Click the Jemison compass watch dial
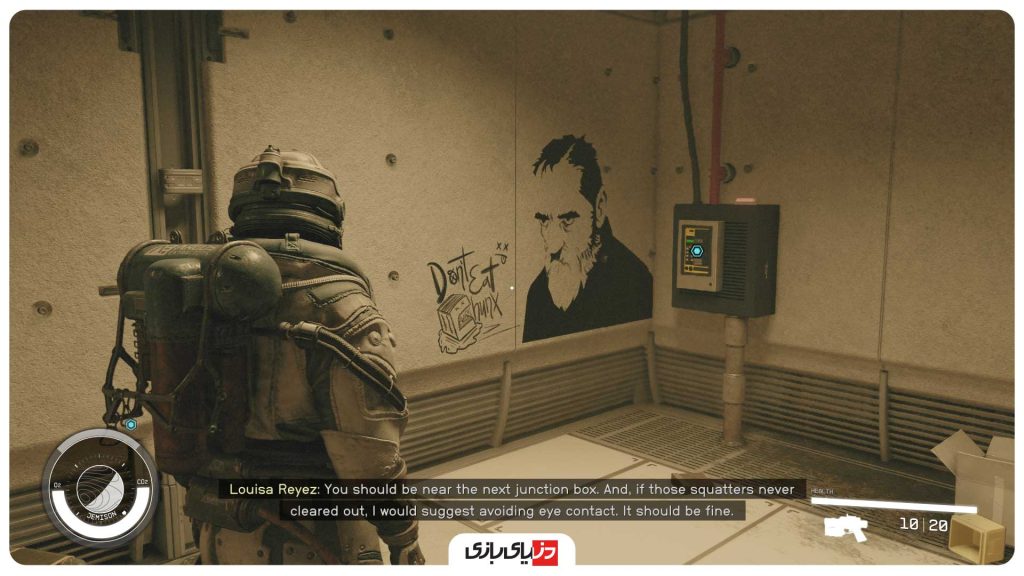The width and height of the screenshot is (1024, 576). click(x=99, y=488)
